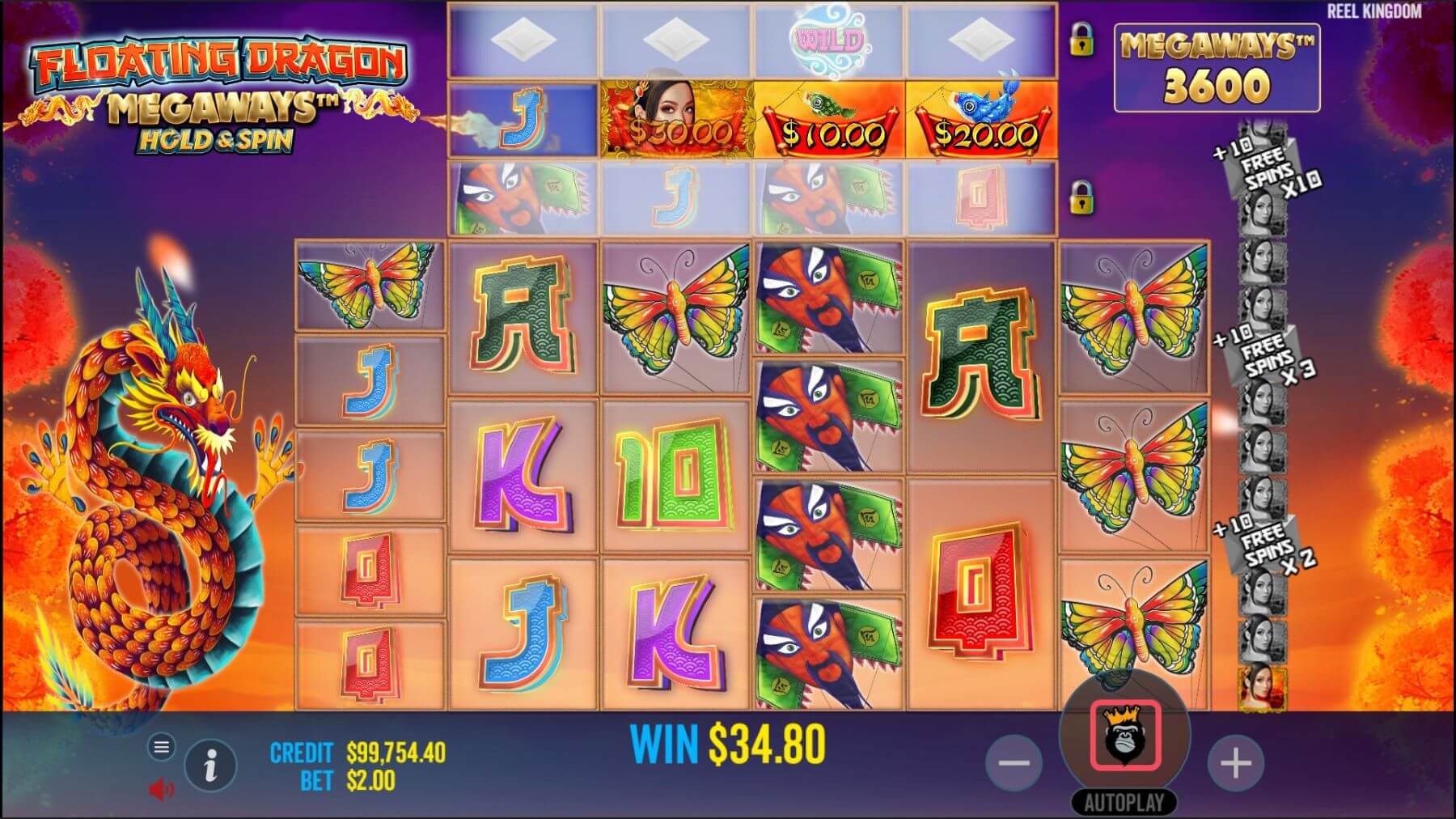Toggle the red sound speaker icon

161,788
